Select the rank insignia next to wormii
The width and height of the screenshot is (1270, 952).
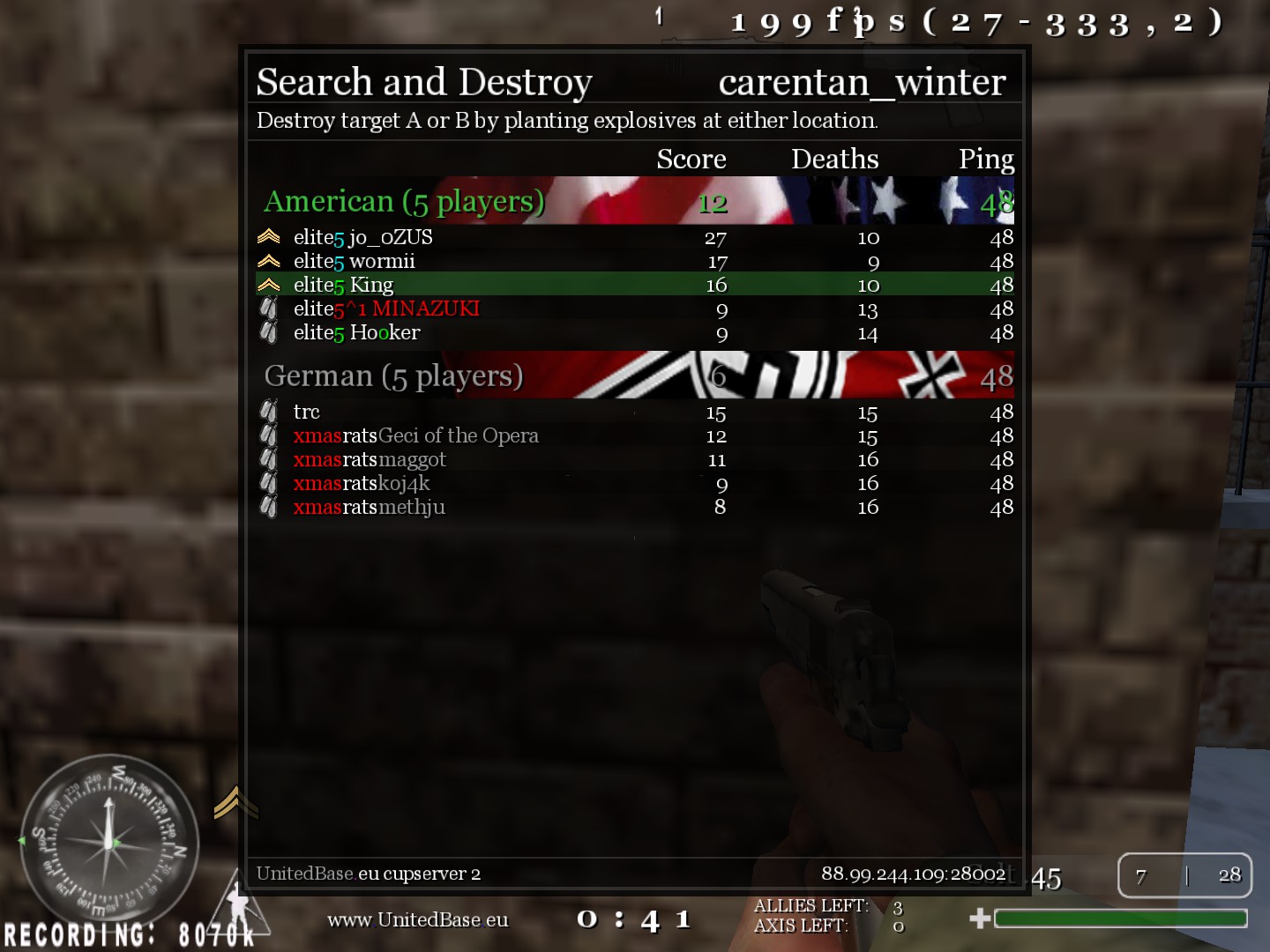(269, 260)
